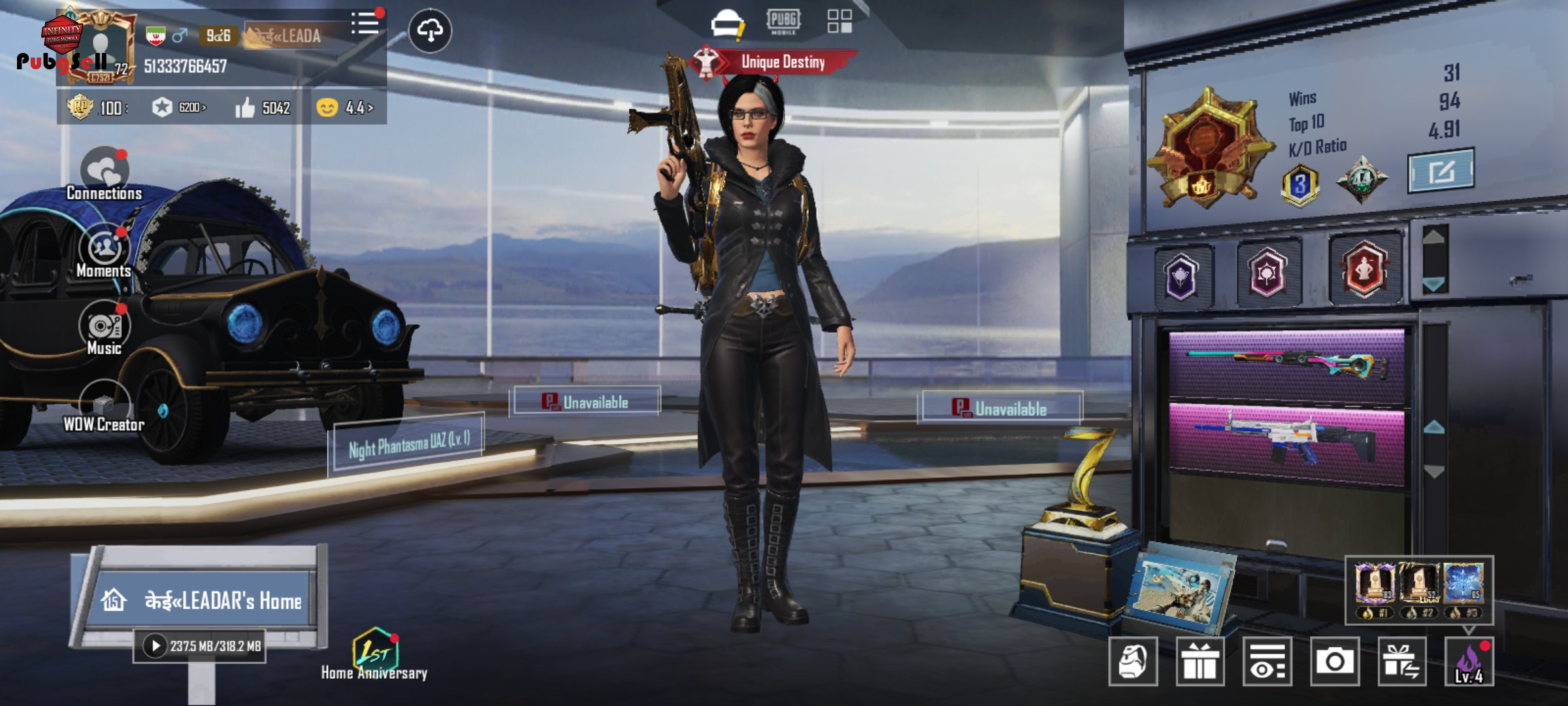Select the Night Phantasma UAZ label
Viewport: 1568px width, 706px height.
[408, 444]
